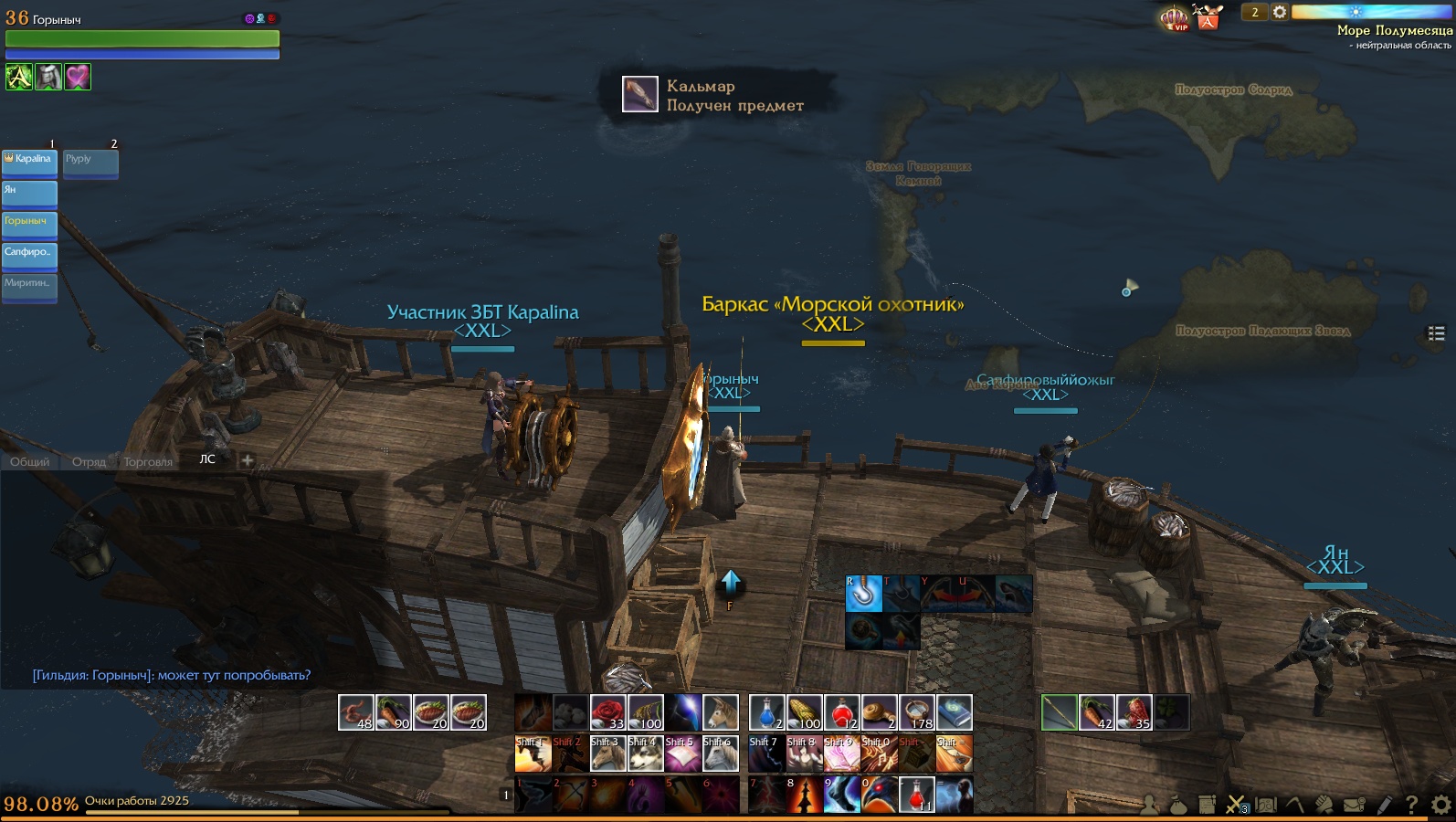The height and width of the screenshot is (822, 1456).
Task: Open the help question mark menu
Action: 1411,805
